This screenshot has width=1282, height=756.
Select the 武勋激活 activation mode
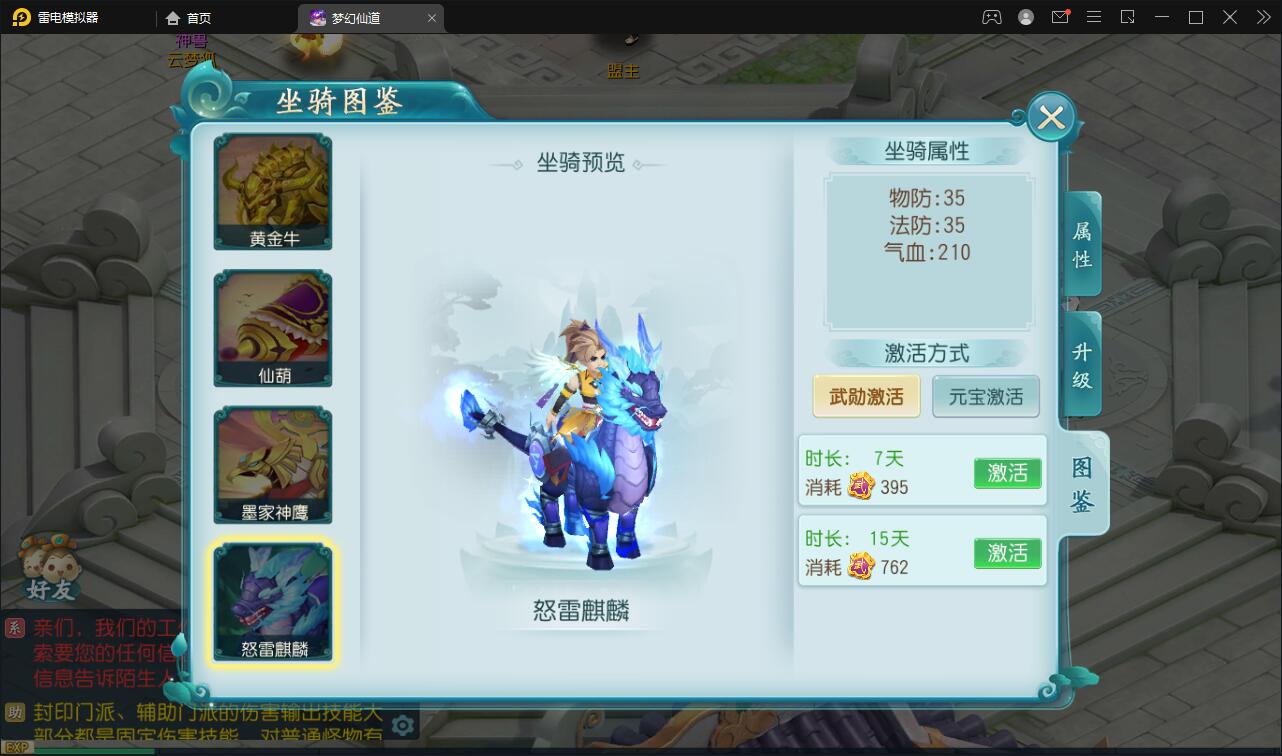[x=866, y=396]
